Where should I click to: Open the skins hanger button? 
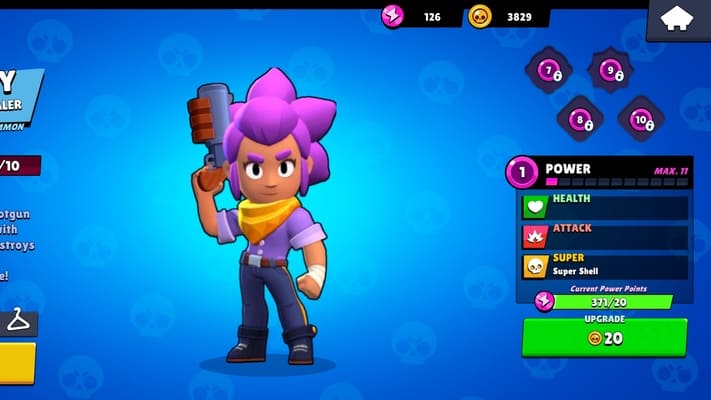[x=18, y=322]
